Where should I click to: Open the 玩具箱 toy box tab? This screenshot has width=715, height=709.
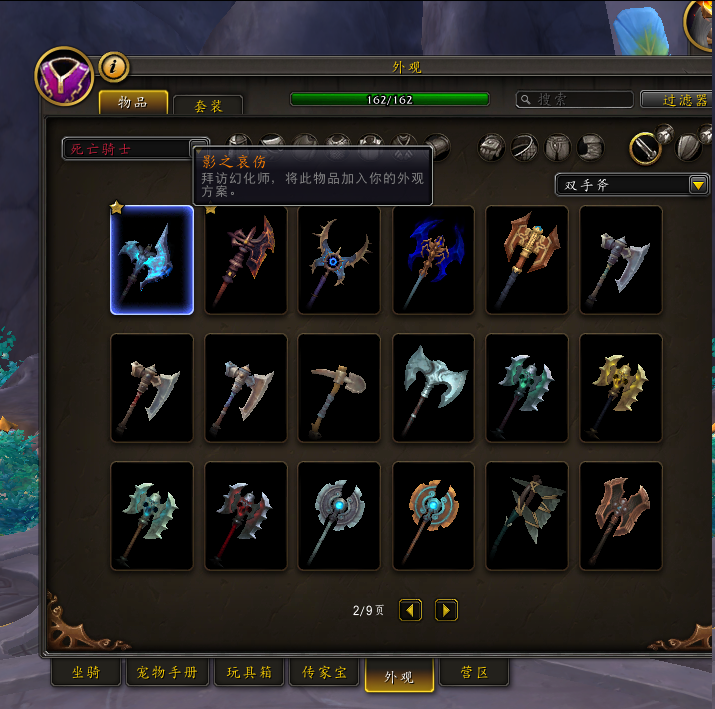click(250, 673)
